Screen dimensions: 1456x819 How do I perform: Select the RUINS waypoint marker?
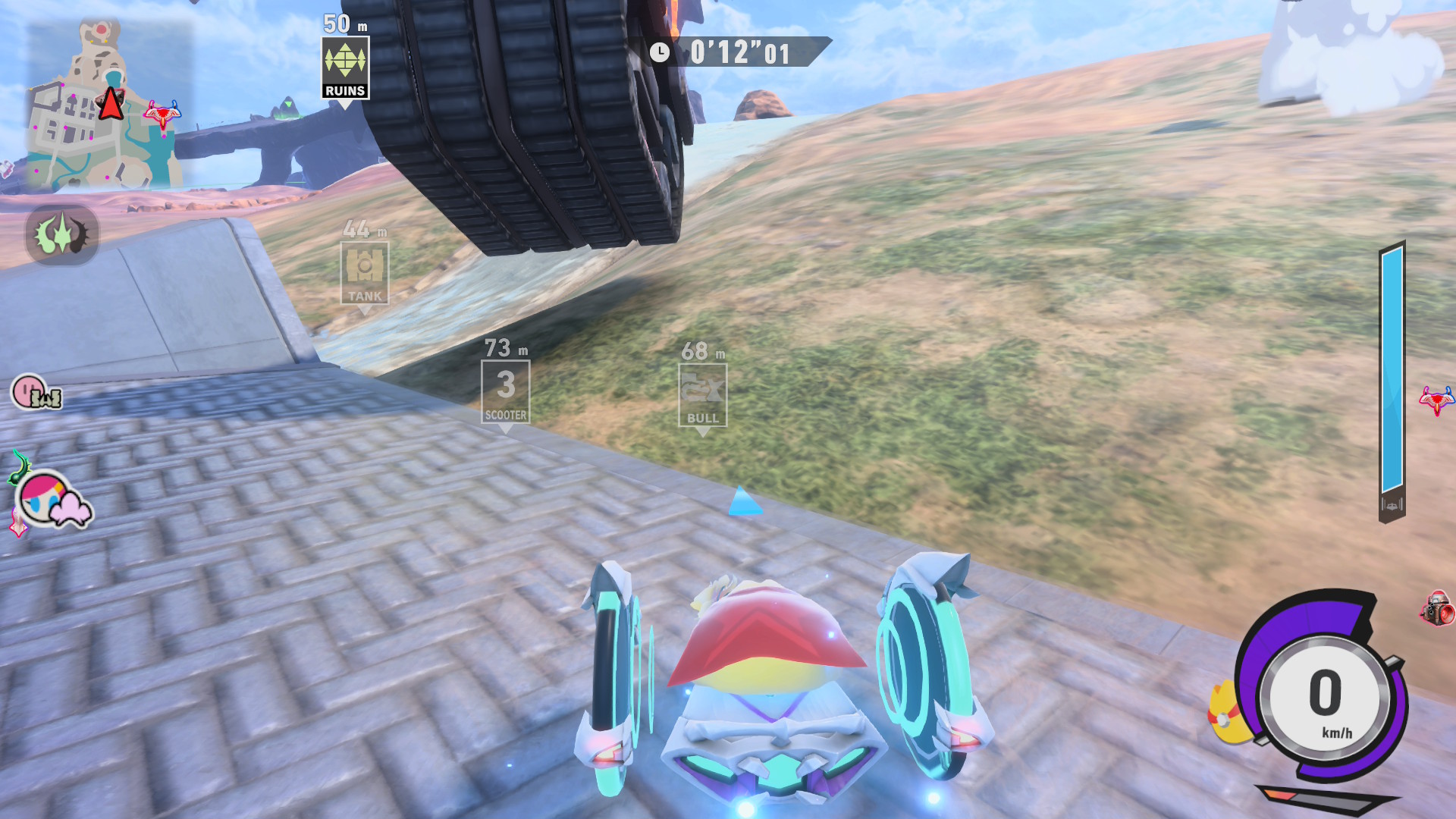coord(345,68)
